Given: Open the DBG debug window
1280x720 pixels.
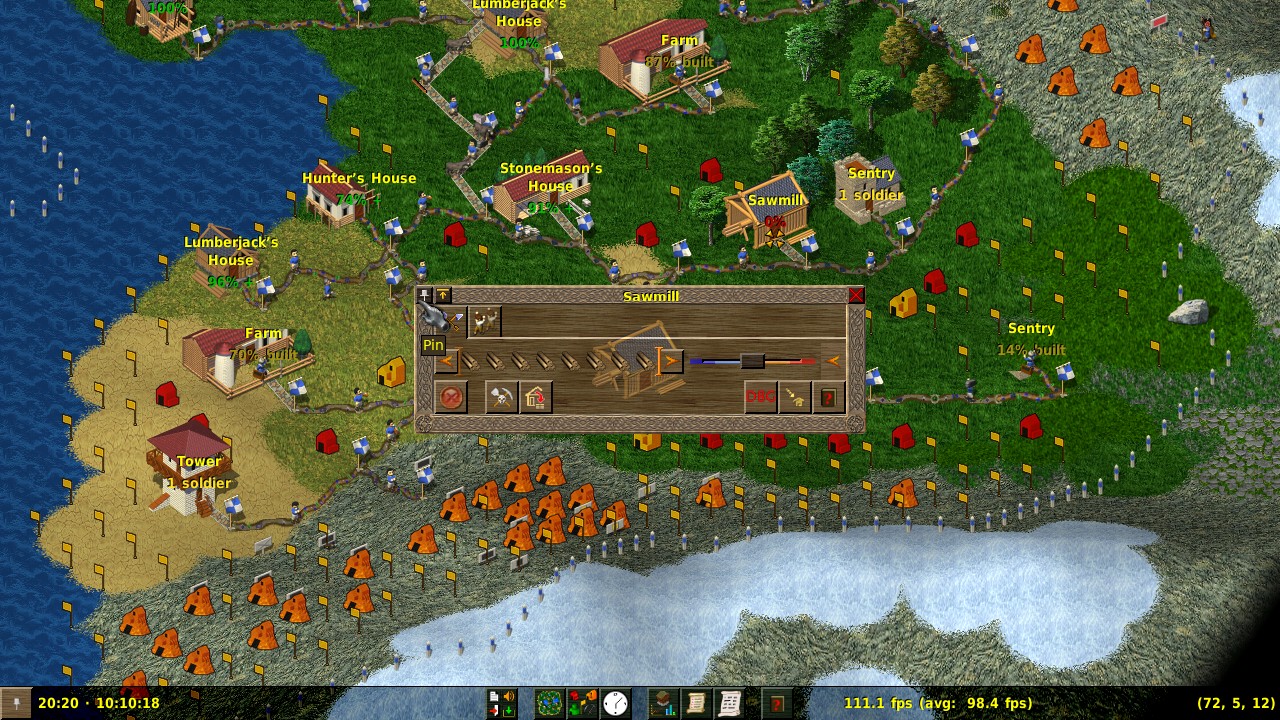Looking at the screenshot, I should click(x=760, y=397).
